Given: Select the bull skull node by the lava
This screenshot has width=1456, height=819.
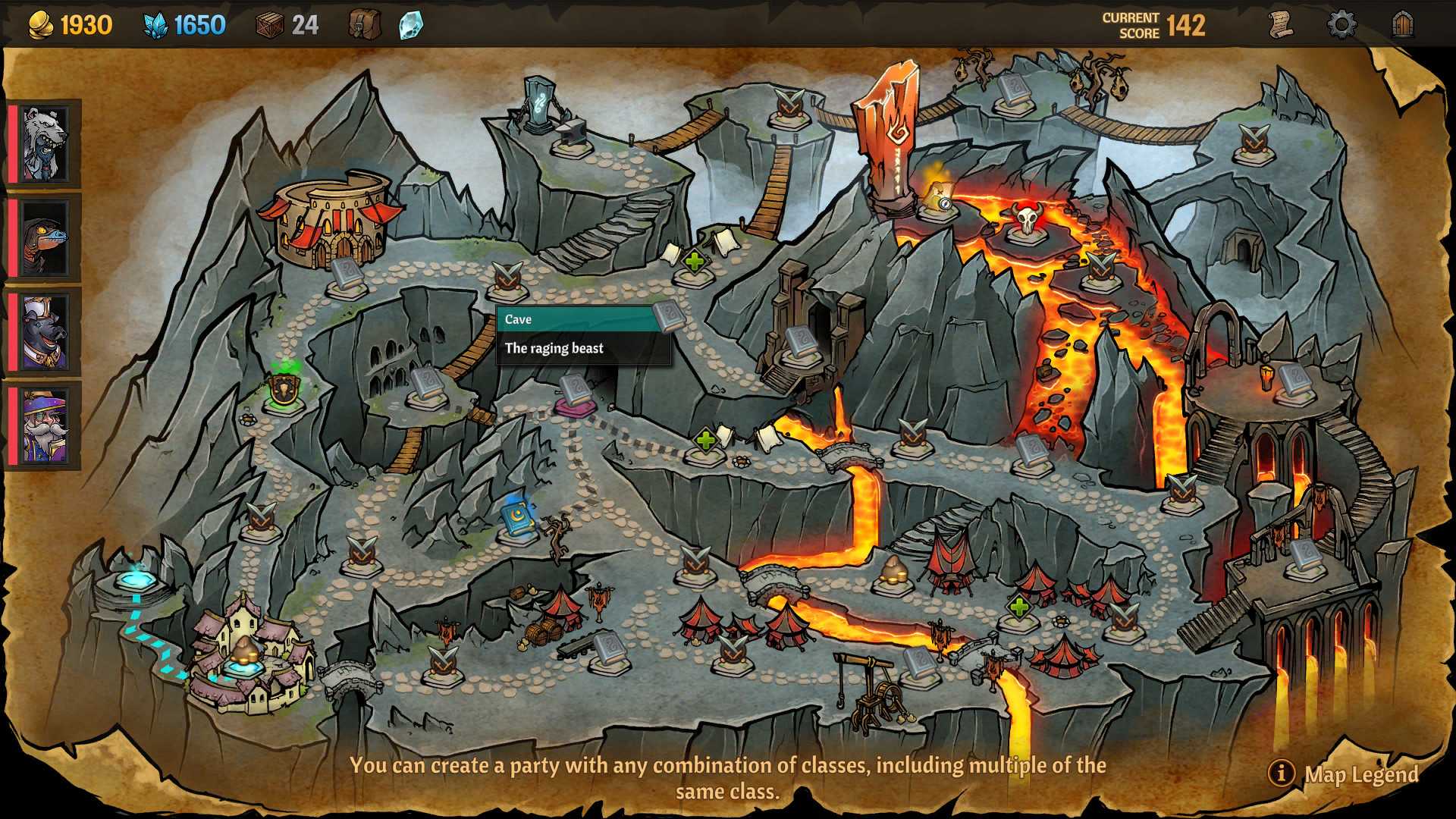Looking at the screenshot, I should 1028,220.
